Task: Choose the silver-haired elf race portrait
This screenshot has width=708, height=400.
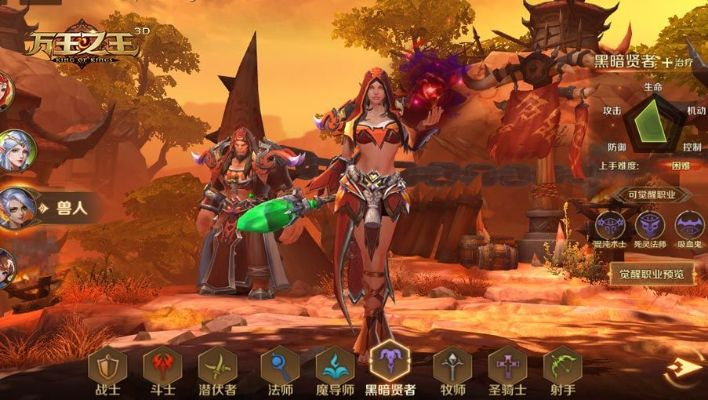Action: [16, 150]
